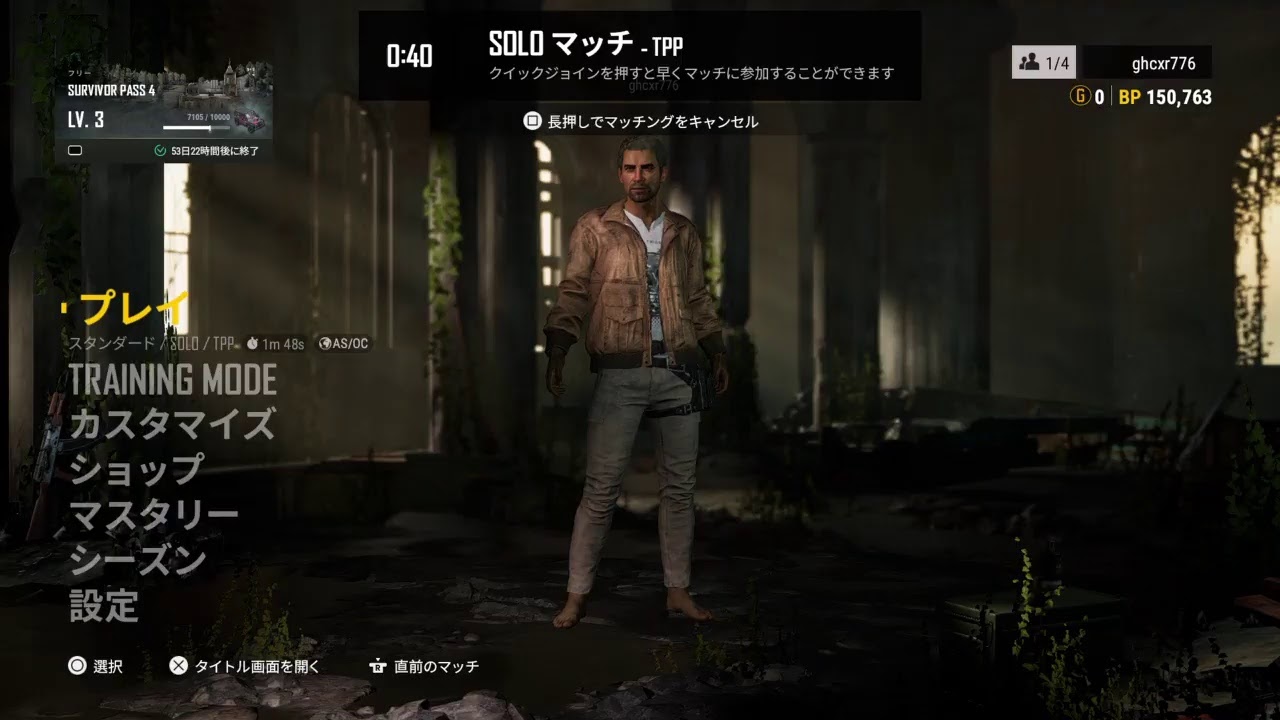Click the 直前のマッチ R-button icon
Image resolution: width=1280 pixels, height=720 pixels.
point(379,667)
